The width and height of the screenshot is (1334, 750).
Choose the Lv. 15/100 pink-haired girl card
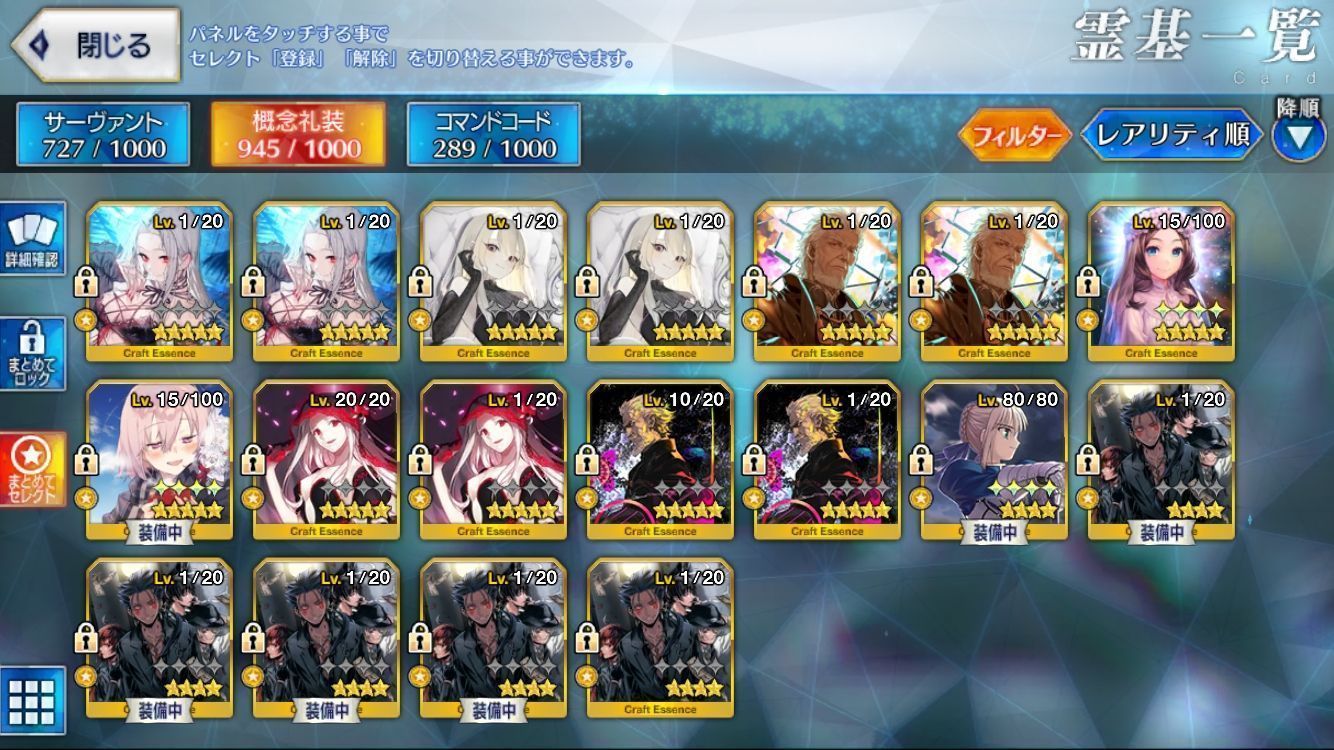[x=160, y=460]
